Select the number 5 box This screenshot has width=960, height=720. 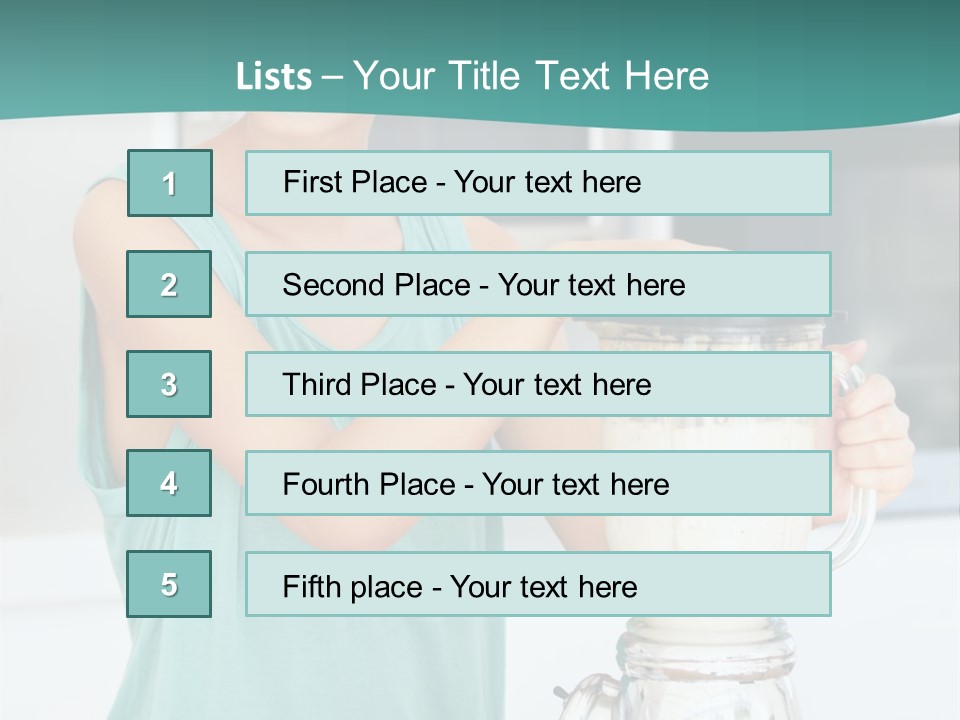(x=169, y=584)
